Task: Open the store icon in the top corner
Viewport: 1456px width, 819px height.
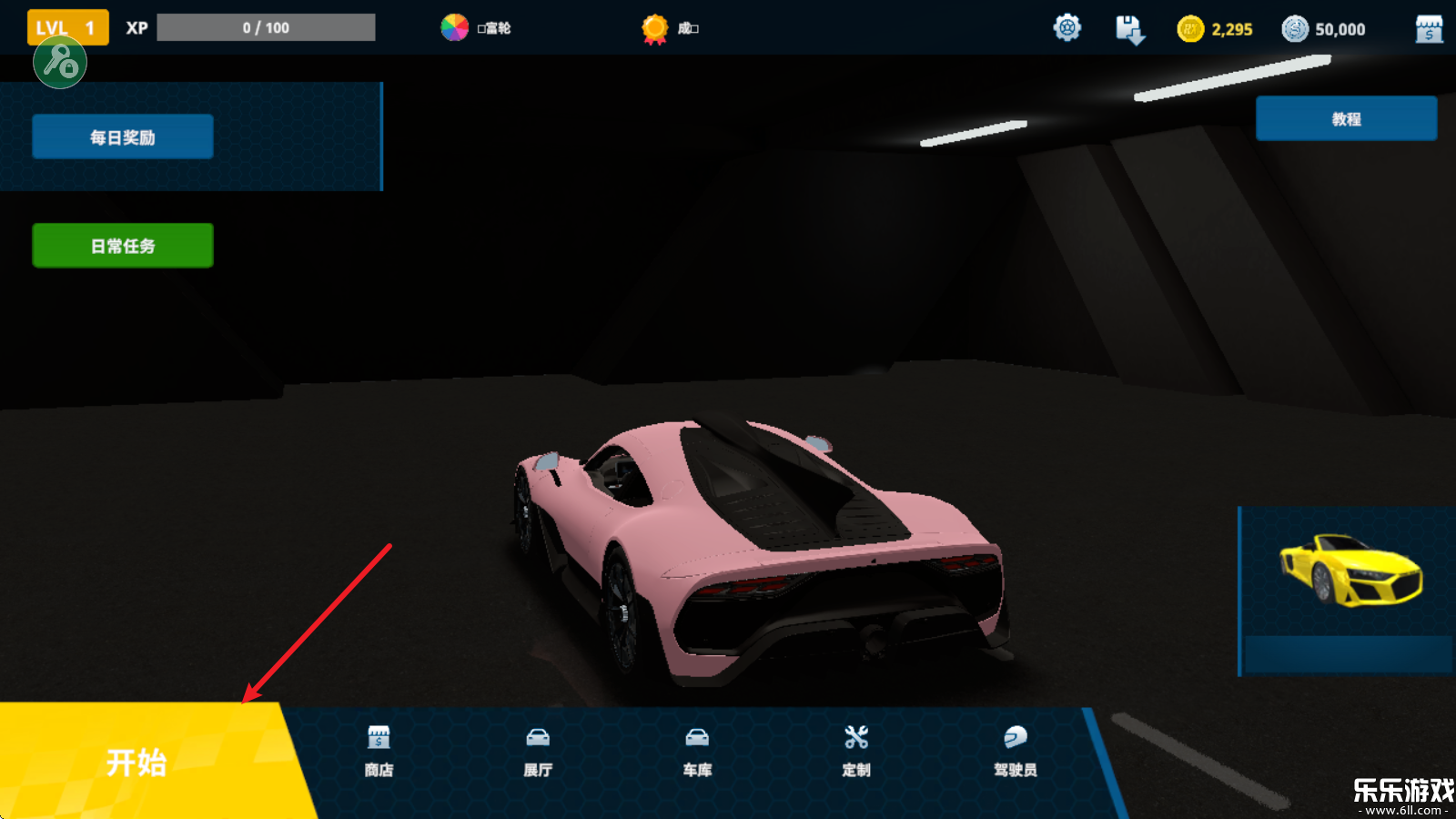Action: (x=1429, y=29)
